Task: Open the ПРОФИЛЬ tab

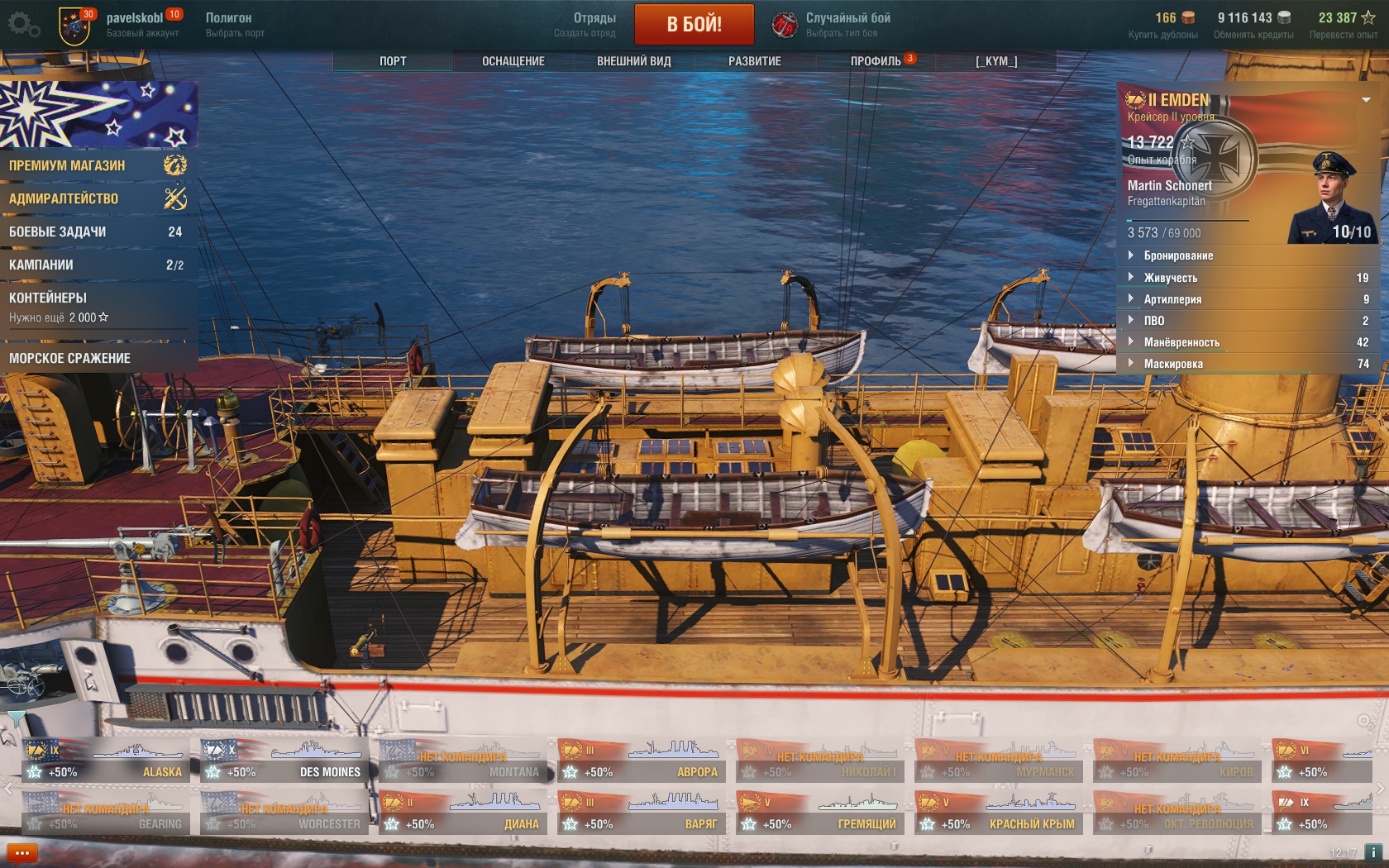Action: (876, 61)
